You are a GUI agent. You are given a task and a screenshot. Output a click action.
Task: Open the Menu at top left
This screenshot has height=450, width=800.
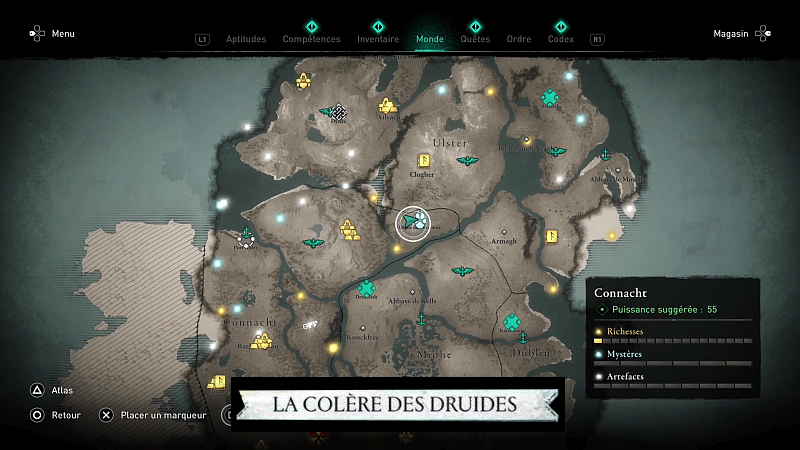point(52,34)
